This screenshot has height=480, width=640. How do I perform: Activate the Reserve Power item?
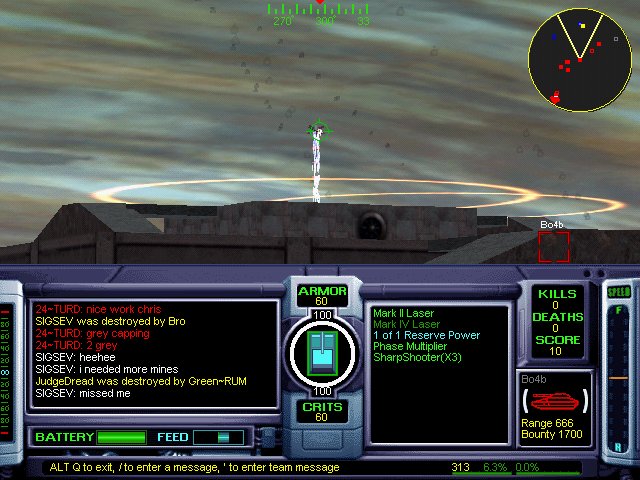[426, 335]
